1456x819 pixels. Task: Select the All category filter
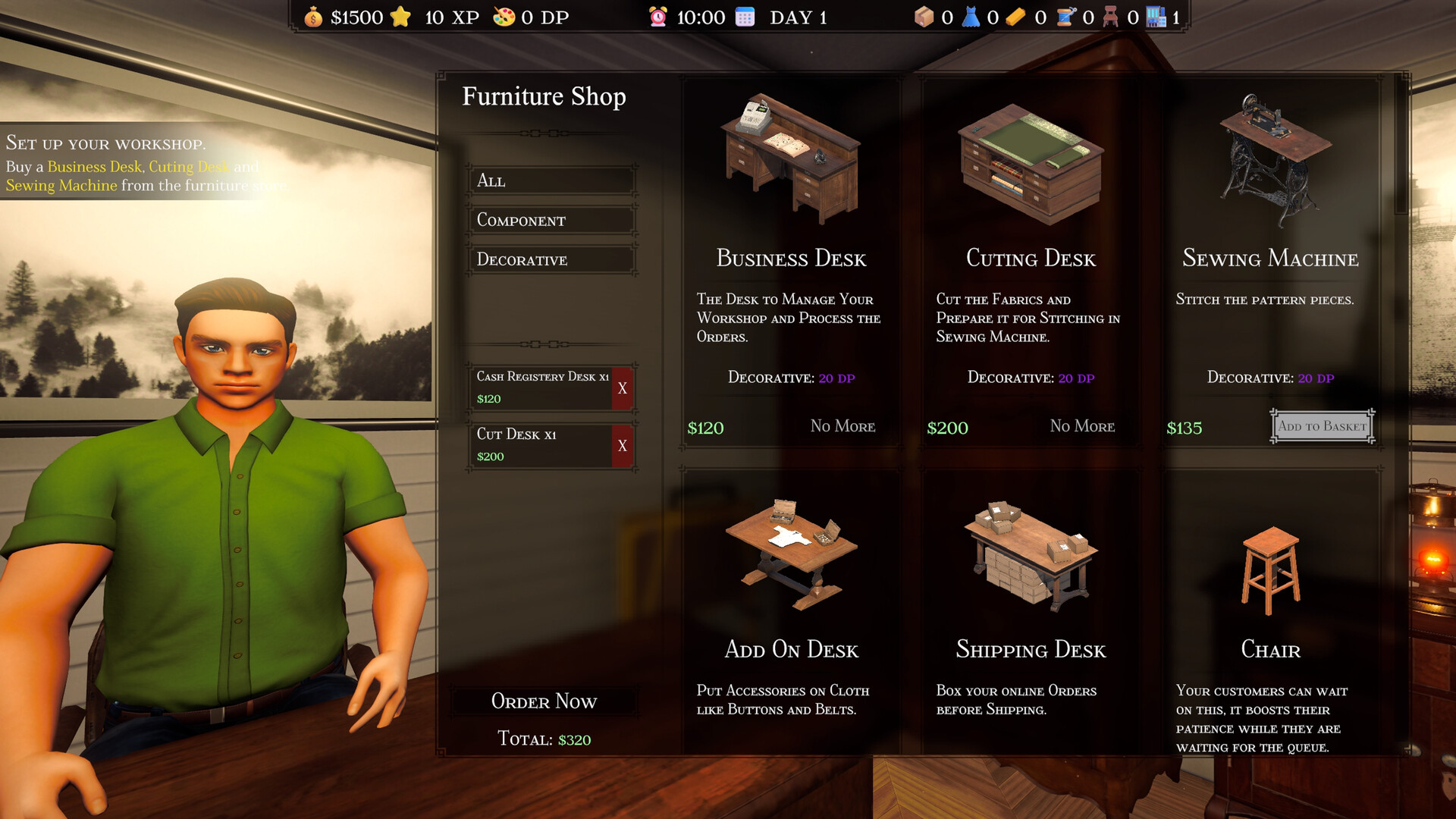coord(551,181)
